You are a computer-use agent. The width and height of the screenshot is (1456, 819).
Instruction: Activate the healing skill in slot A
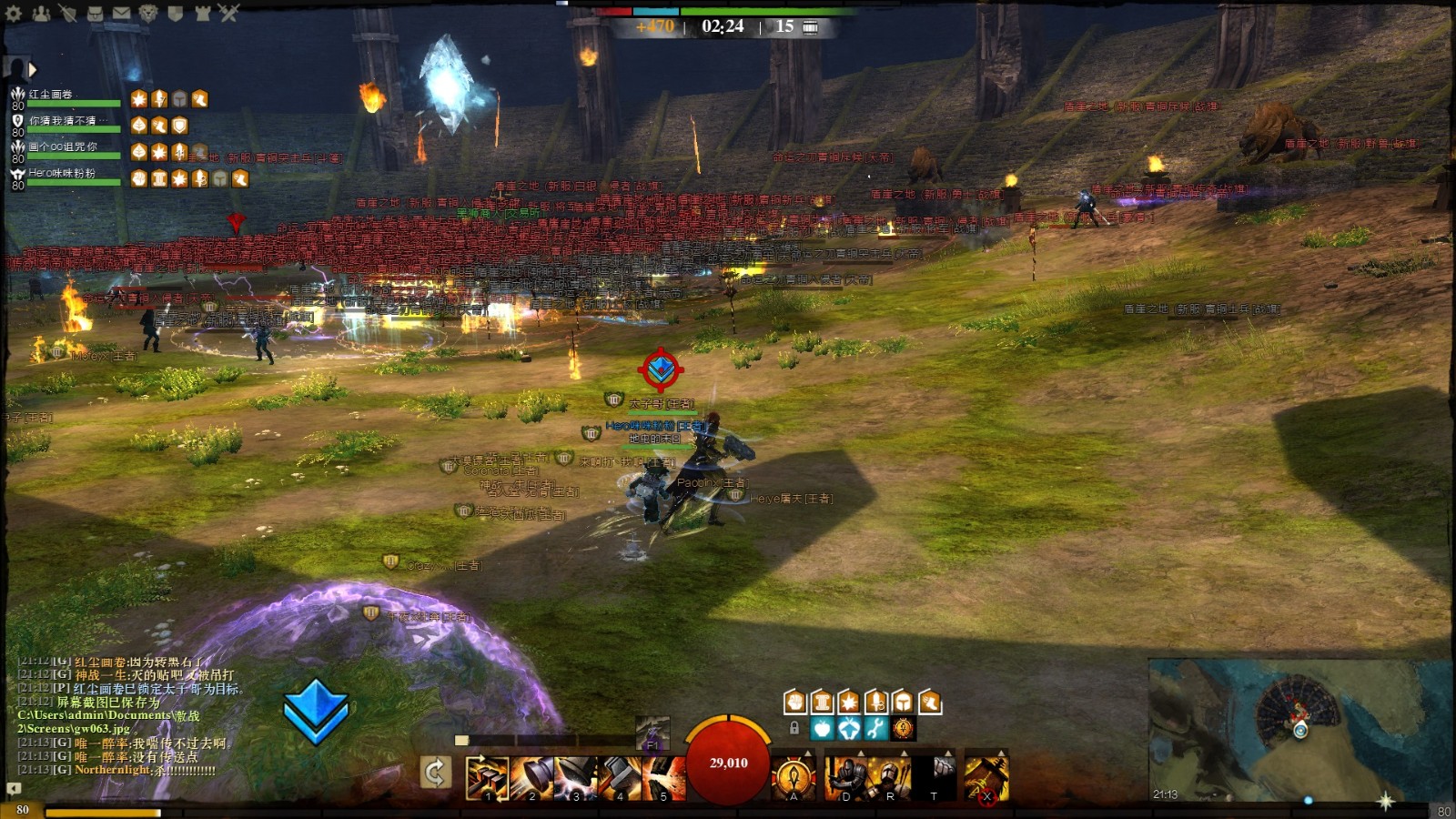(794, 778)
